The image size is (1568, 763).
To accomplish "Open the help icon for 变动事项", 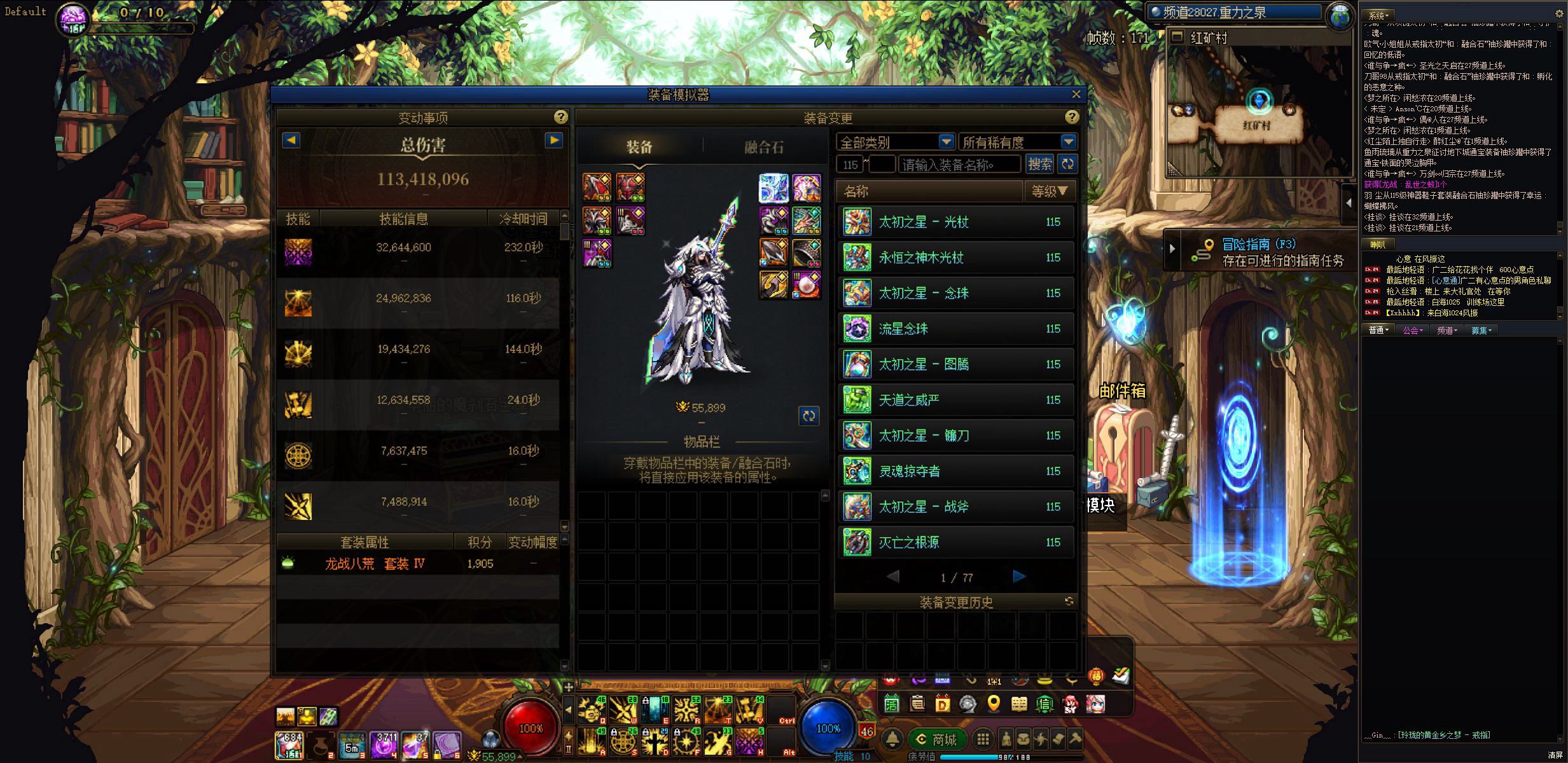I will point(560,117).
